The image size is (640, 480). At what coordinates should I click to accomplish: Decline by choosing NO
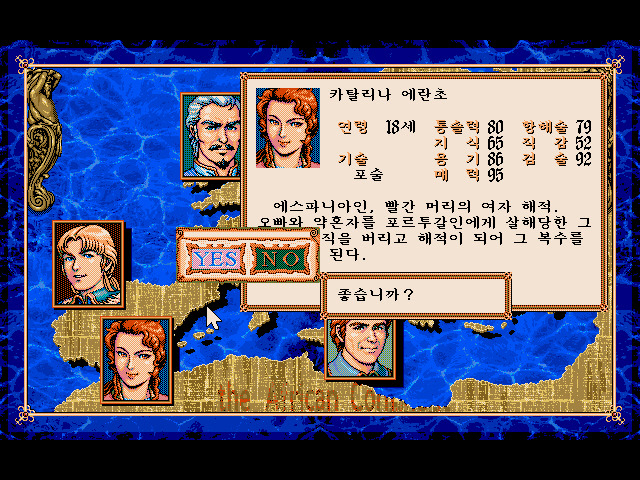[281, 258]
